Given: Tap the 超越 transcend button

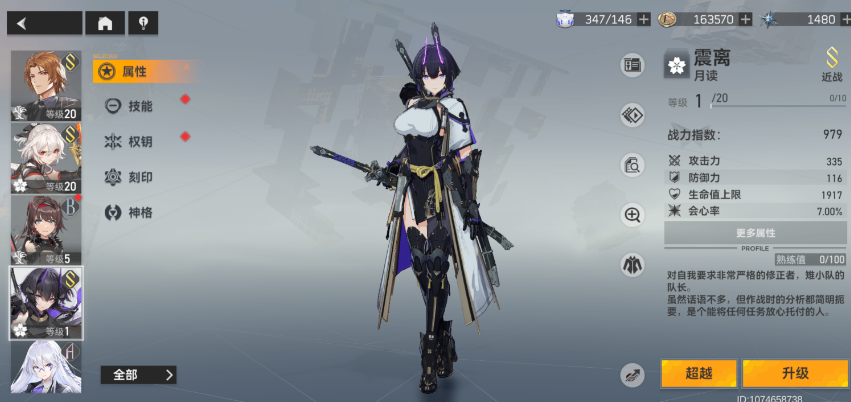Looking at the screenshot, I should point(698,374).
